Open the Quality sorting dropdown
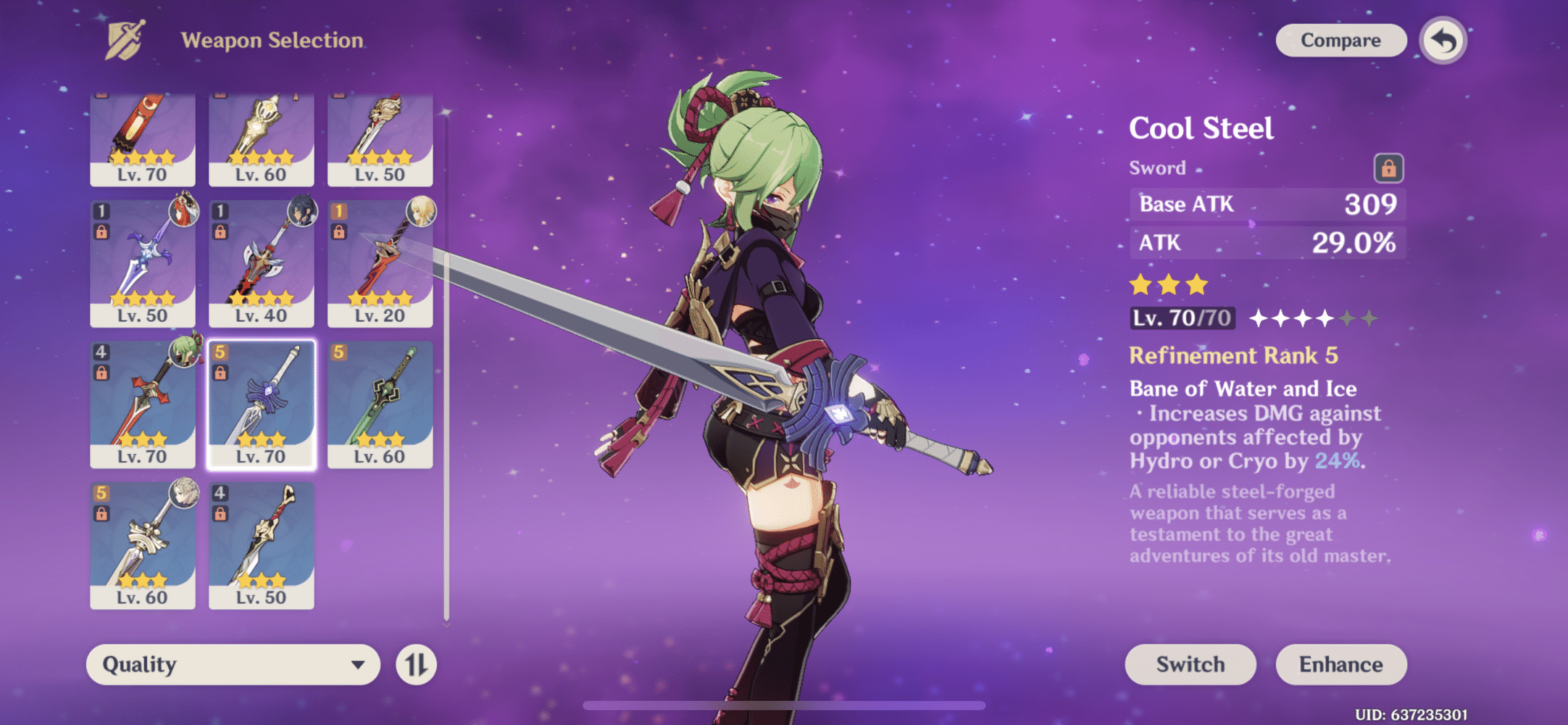 (x=232, y=664)
